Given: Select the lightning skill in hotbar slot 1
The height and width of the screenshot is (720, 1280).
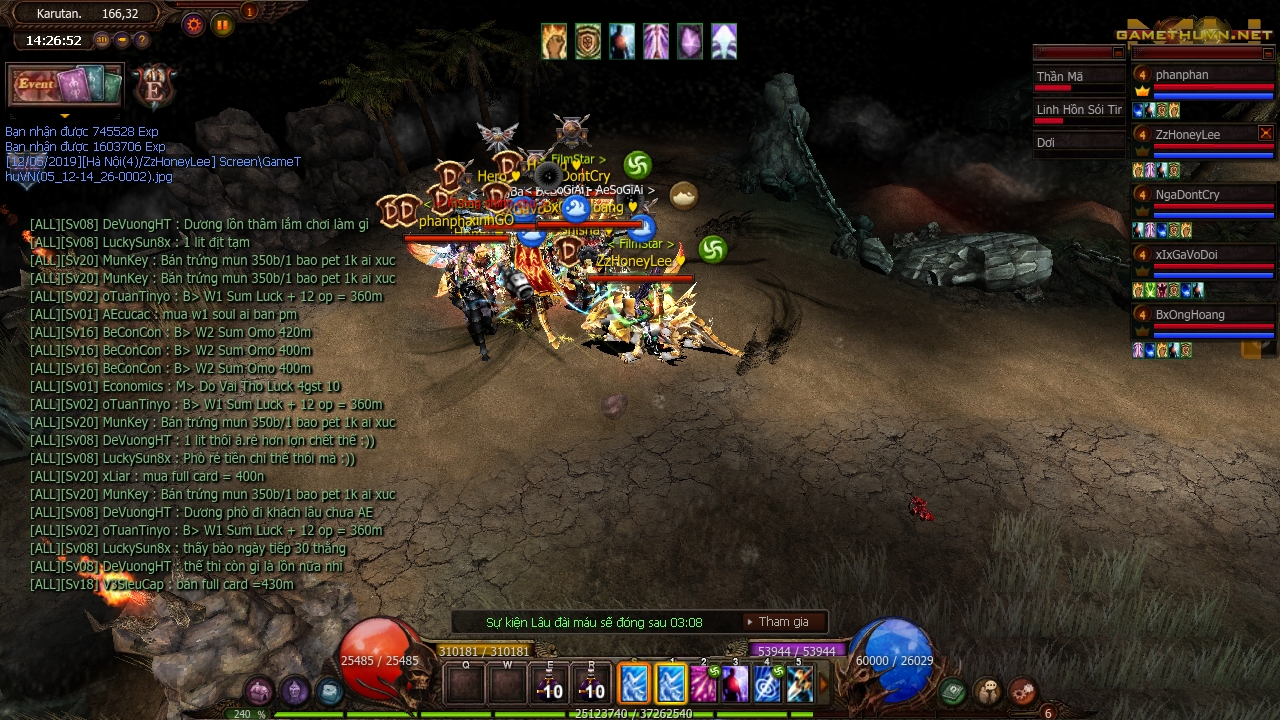Looking at the screenshot, I should point(672,685).
